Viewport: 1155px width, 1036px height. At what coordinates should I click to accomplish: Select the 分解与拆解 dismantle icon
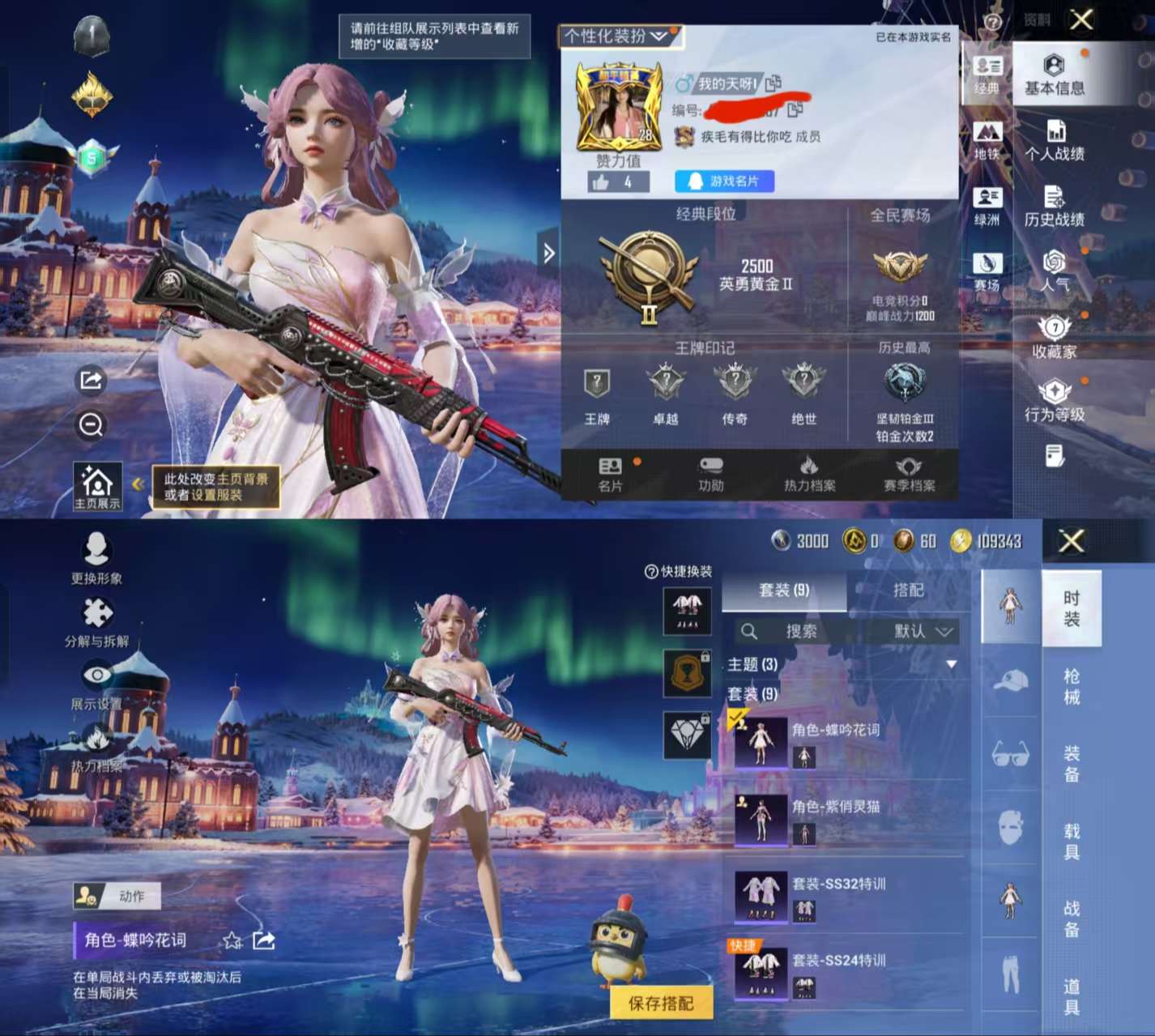[97, 613]
